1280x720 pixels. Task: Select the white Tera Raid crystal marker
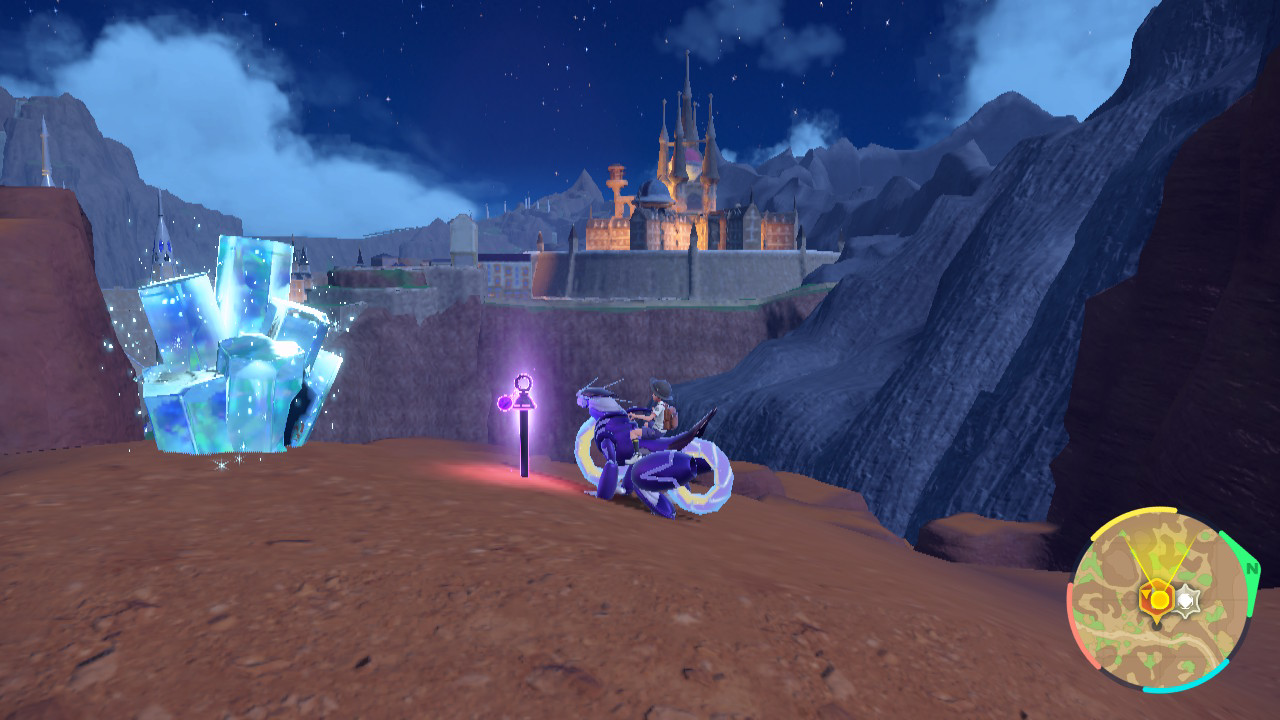(x=1186, y=600)
